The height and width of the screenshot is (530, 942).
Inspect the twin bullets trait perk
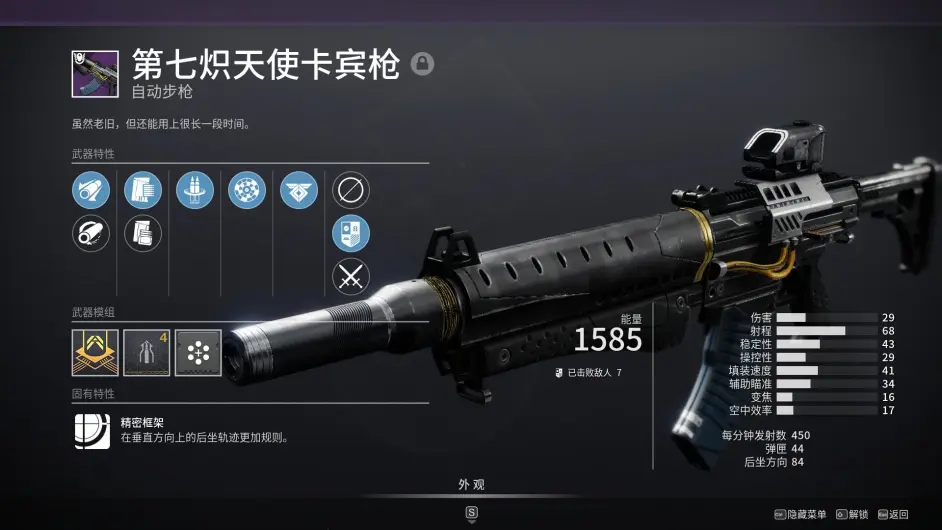[x=195, y=190]
